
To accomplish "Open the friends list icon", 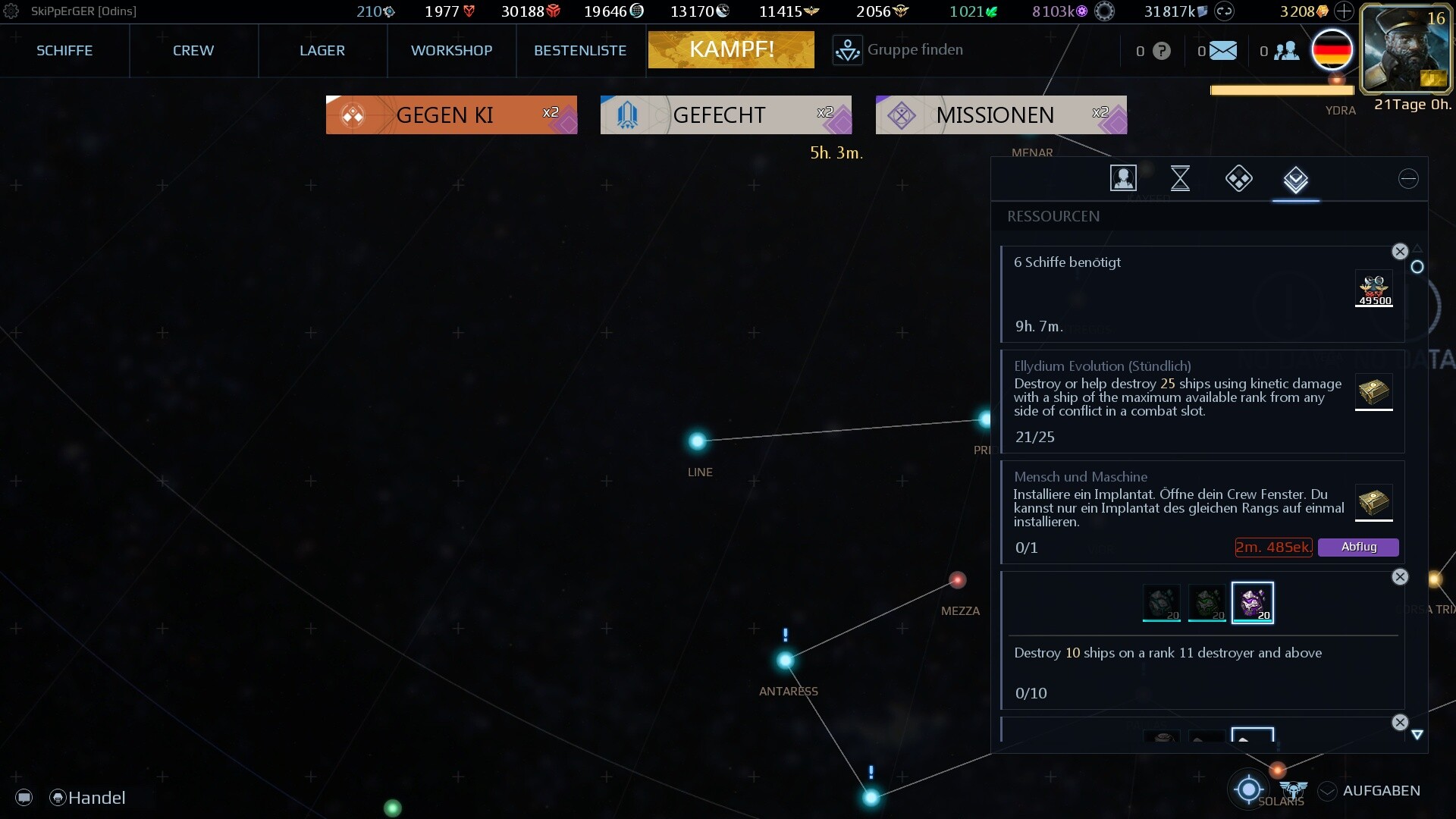I will [x=1286, y=51].
